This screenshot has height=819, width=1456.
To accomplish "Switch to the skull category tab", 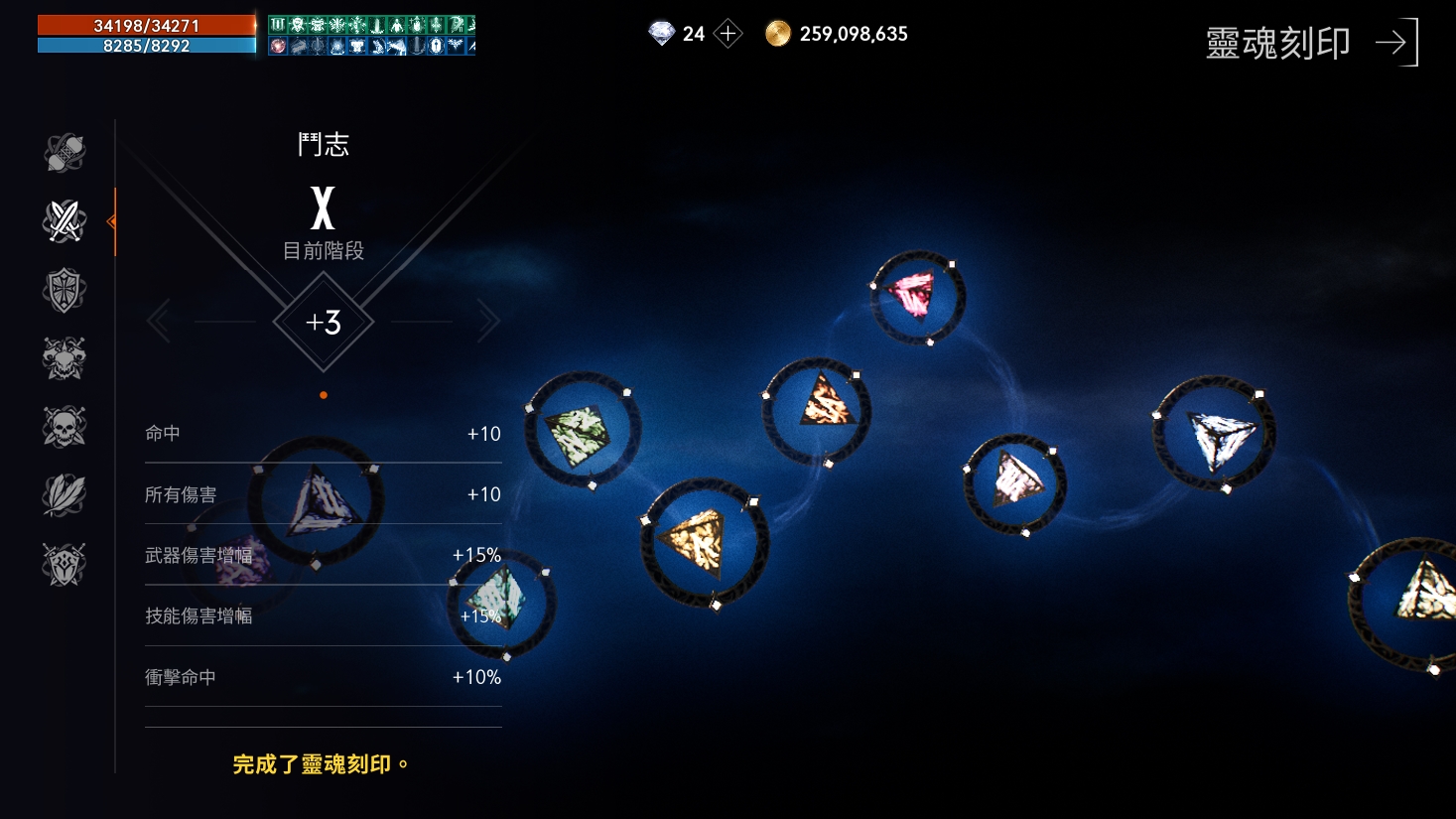I will [x=65, y=427].
